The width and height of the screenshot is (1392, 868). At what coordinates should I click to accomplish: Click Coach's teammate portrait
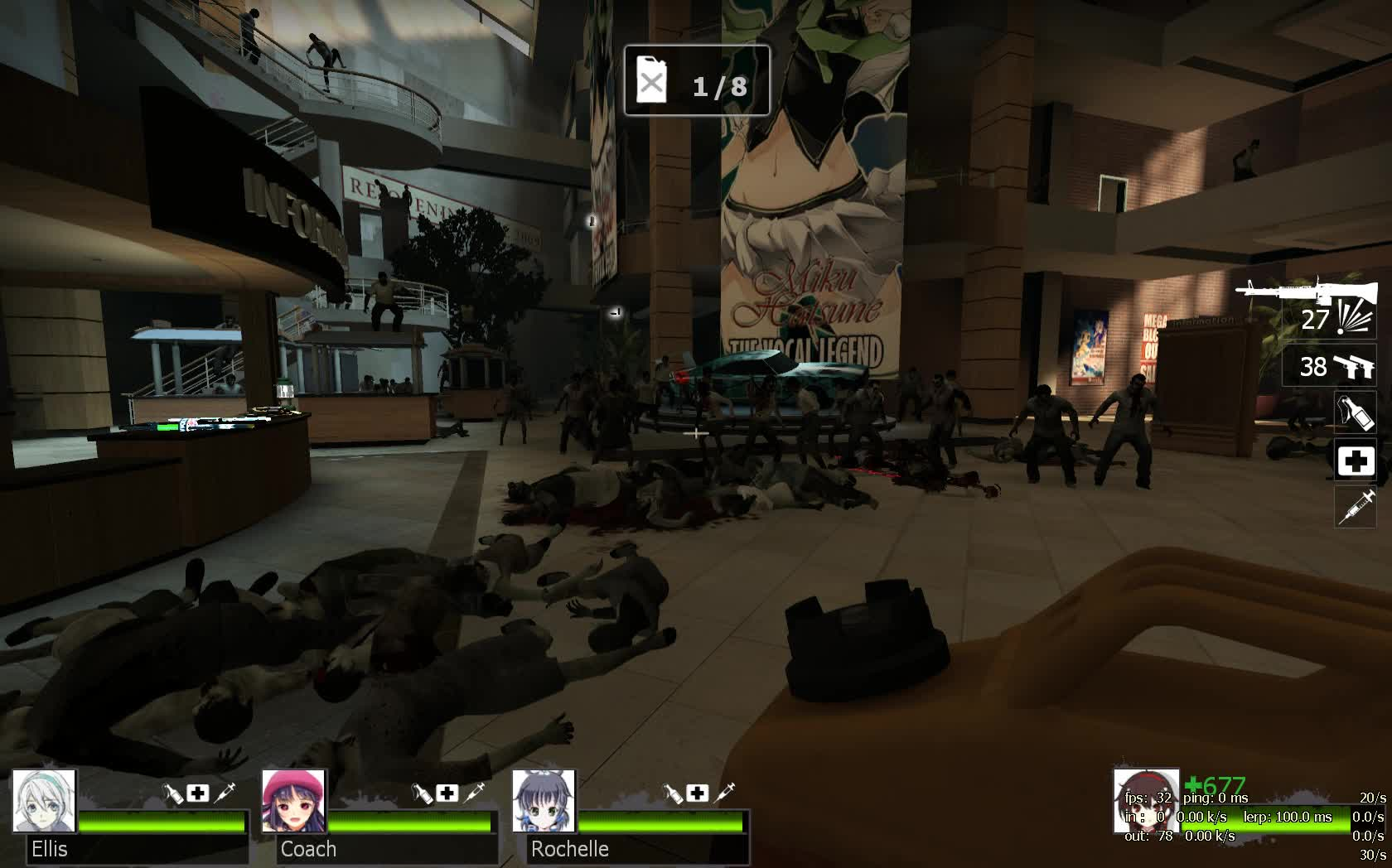293,801
